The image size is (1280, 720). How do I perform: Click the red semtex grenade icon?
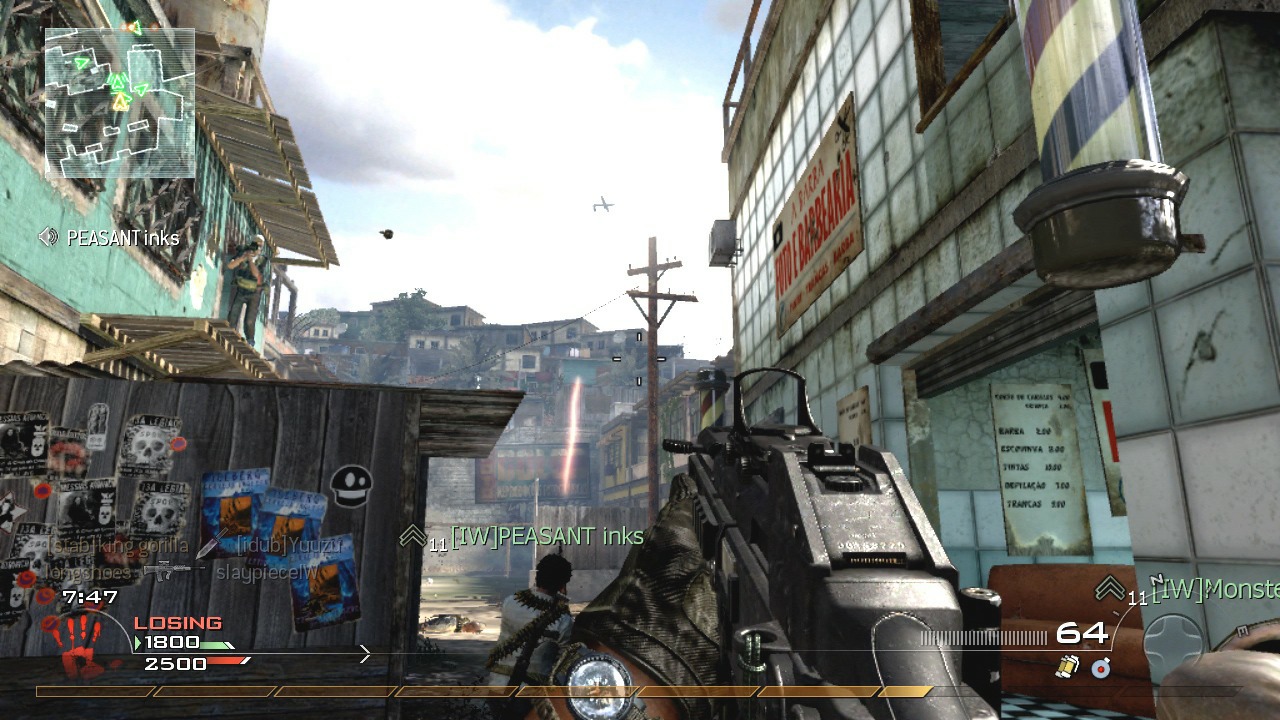pos(1100,669)
